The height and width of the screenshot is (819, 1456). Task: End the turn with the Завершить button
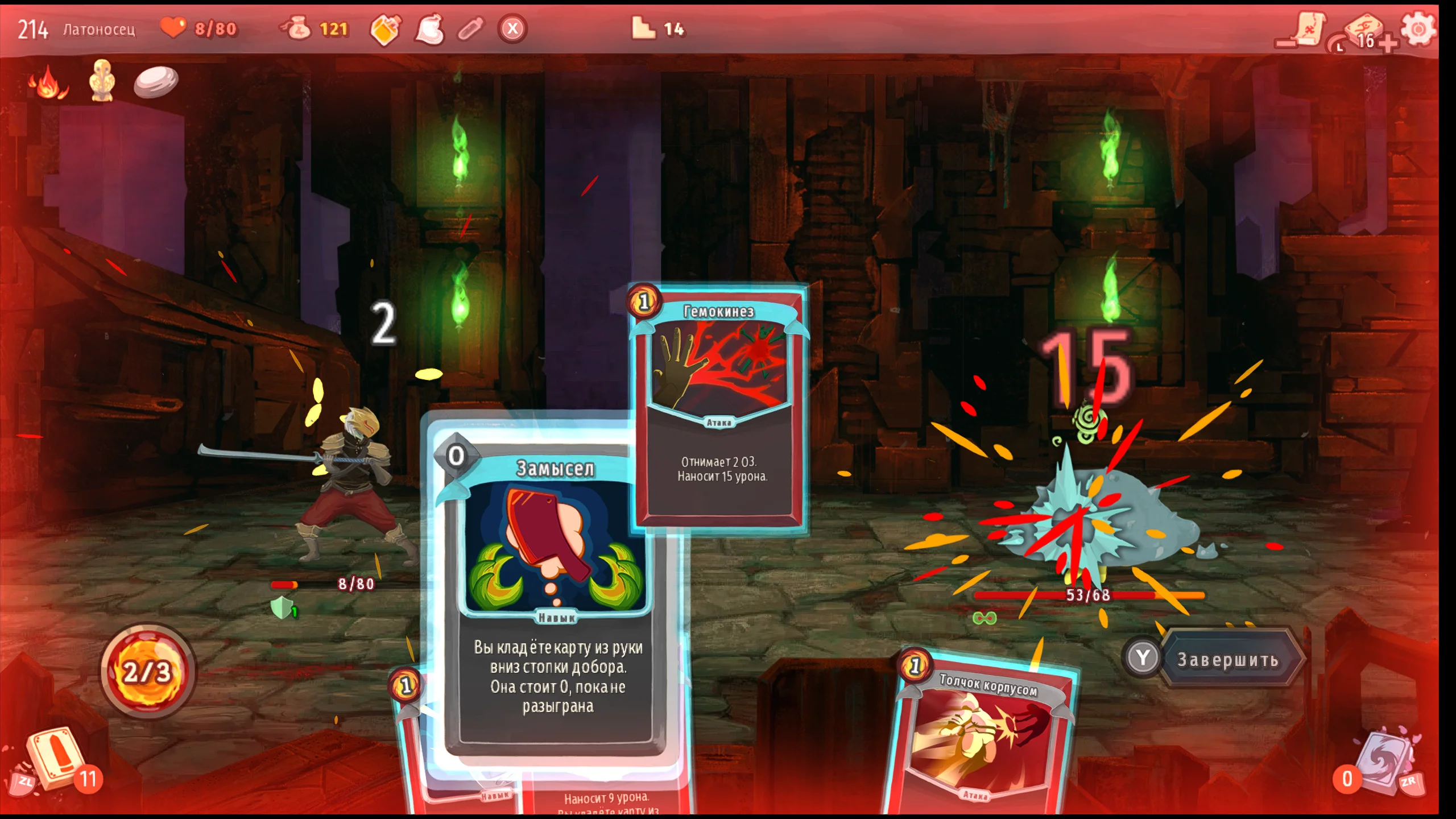[1228, 660]
